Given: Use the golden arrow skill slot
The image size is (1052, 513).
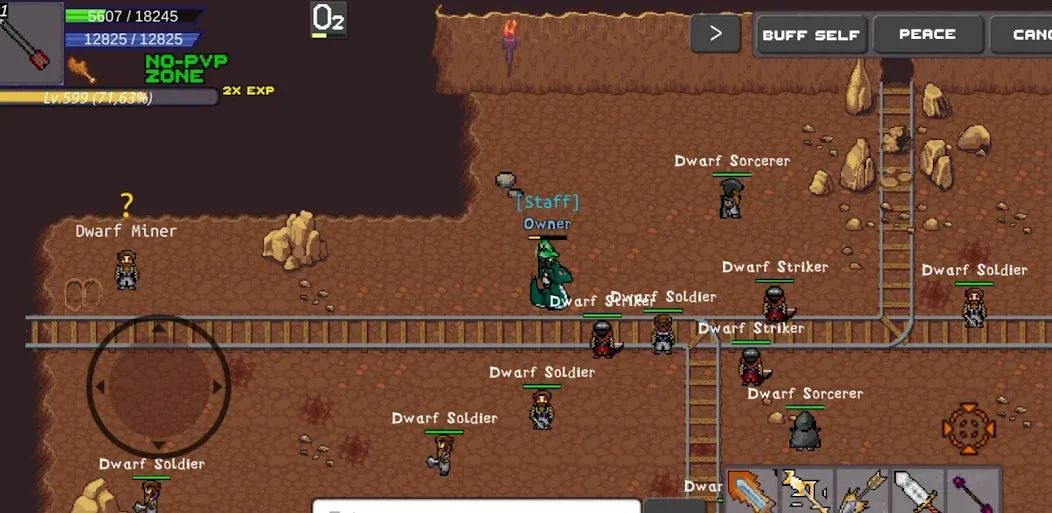Looking at the screenshot, I should (861, 492).
